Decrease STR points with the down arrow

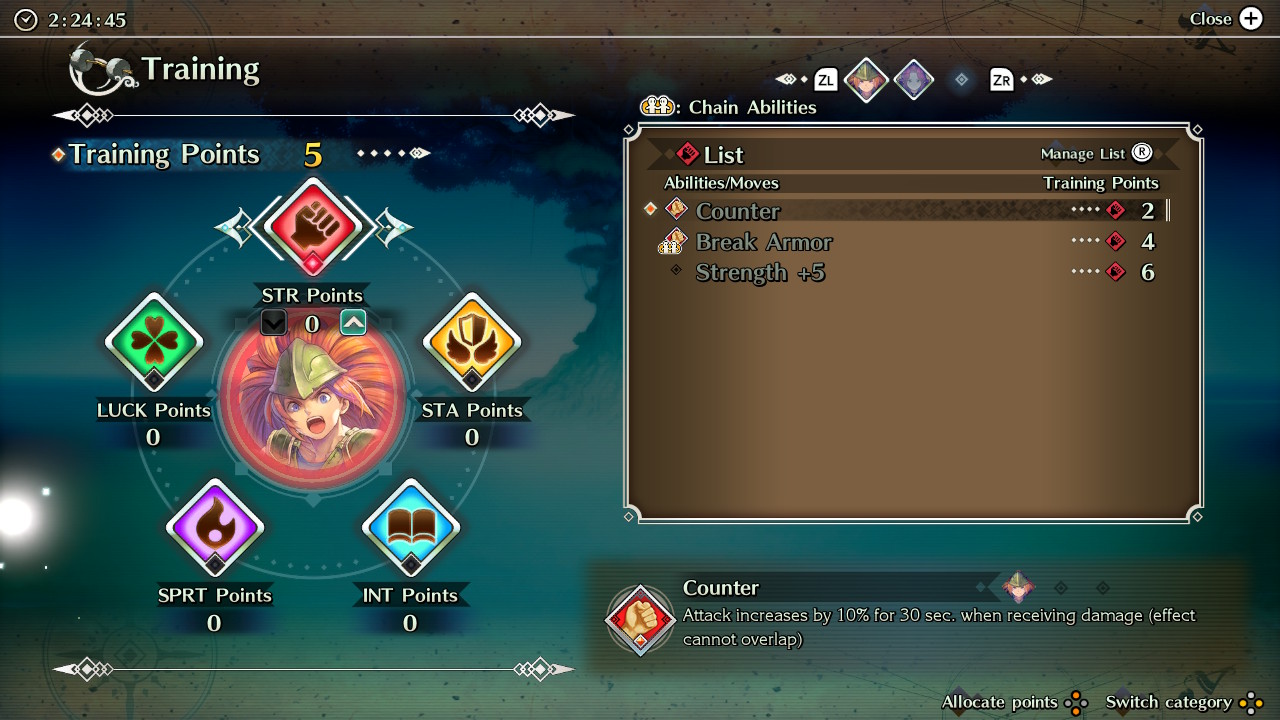click(x=273, y=322)
